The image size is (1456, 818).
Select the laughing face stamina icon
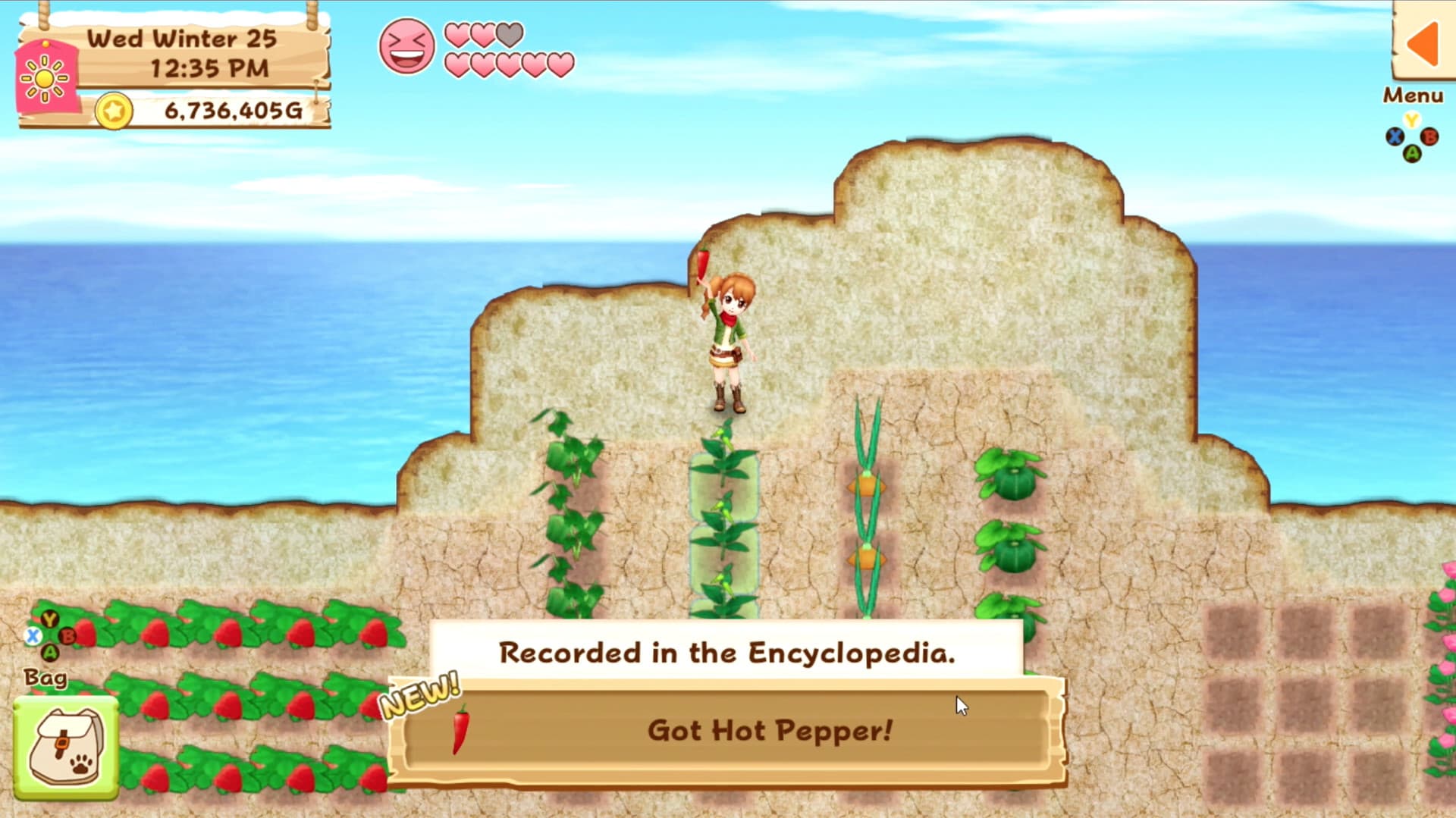[x=406, y=45]
